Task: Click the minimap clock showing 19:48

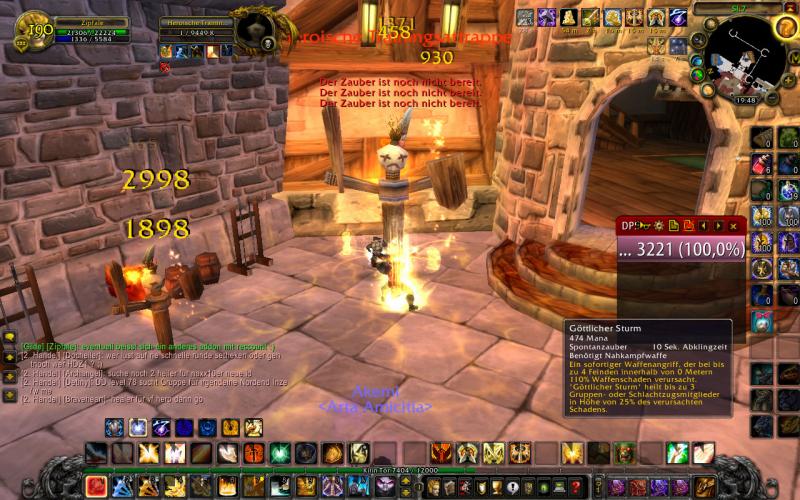Action: (x=745, y=100)
